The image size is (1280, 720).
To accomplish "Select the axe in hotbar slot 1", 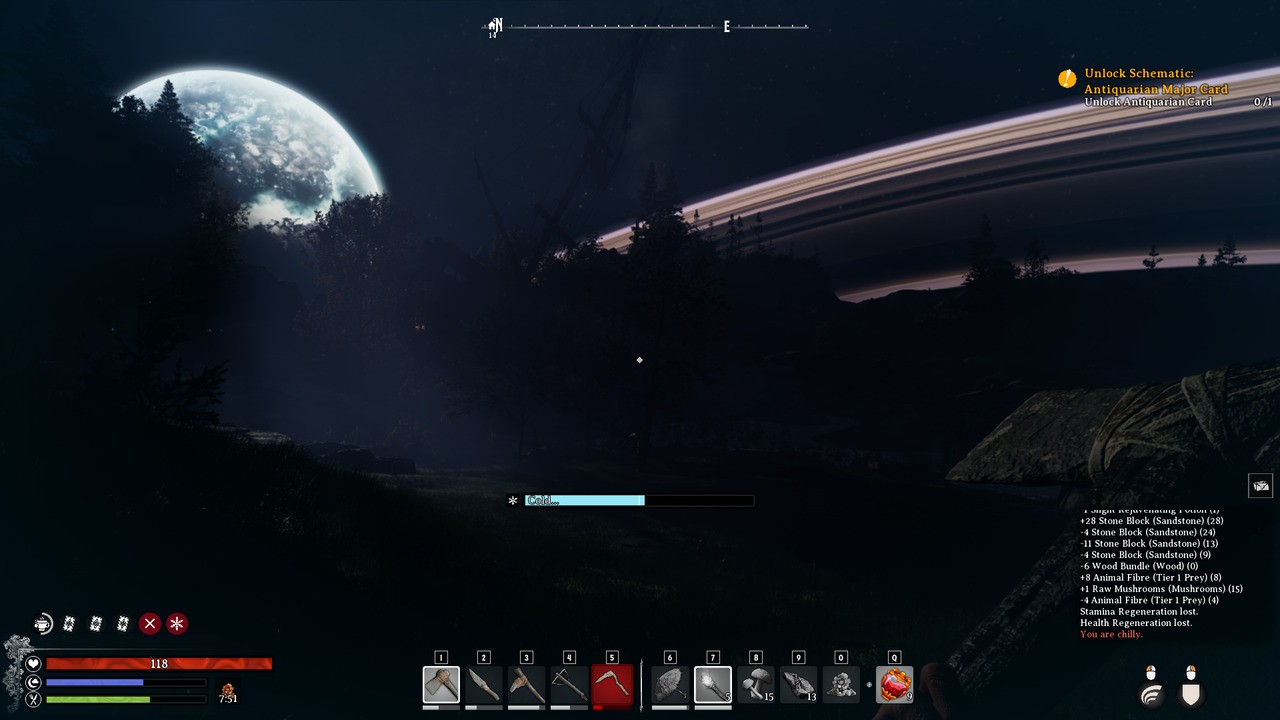I will click(x=441, y=685).
